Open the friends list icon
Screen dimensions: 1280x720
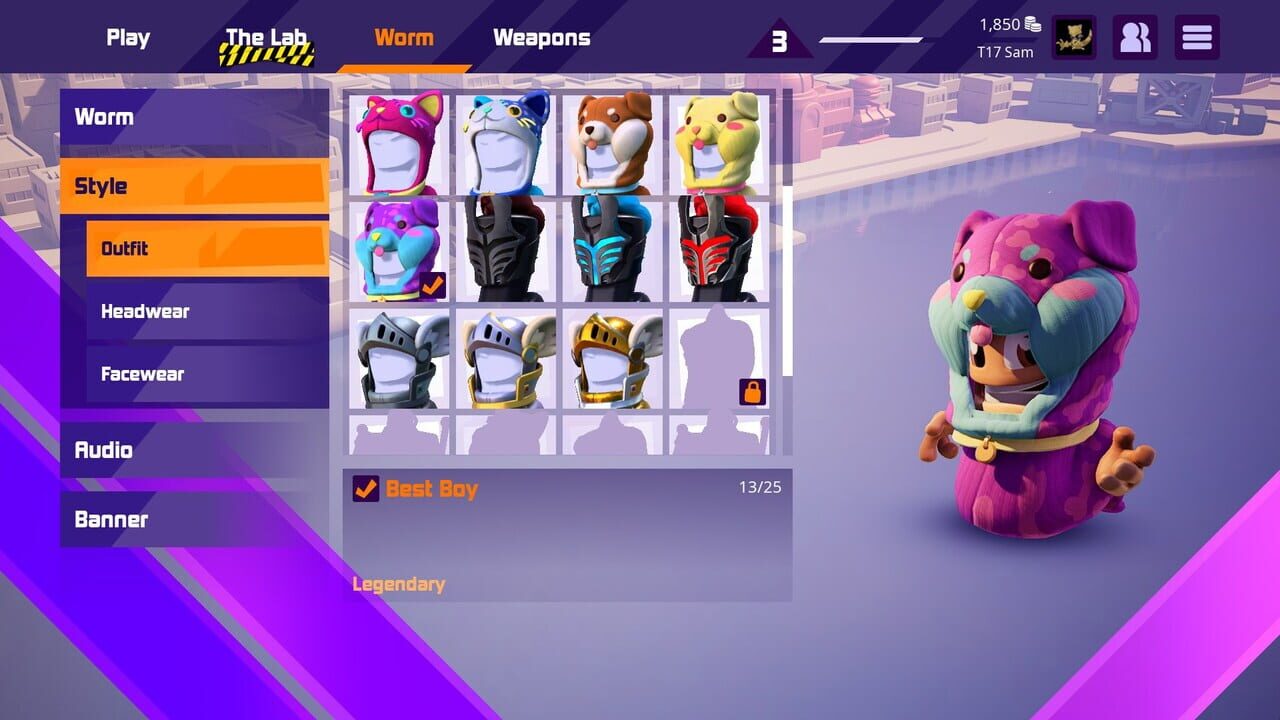(1136, 37)
